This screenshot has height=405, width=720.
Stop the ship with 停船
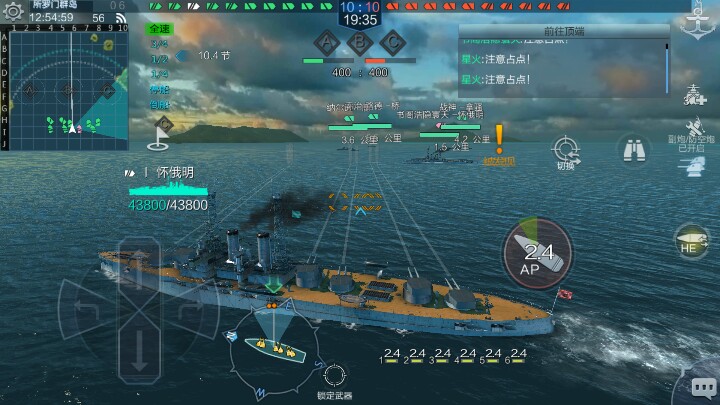tap(159, 89)
